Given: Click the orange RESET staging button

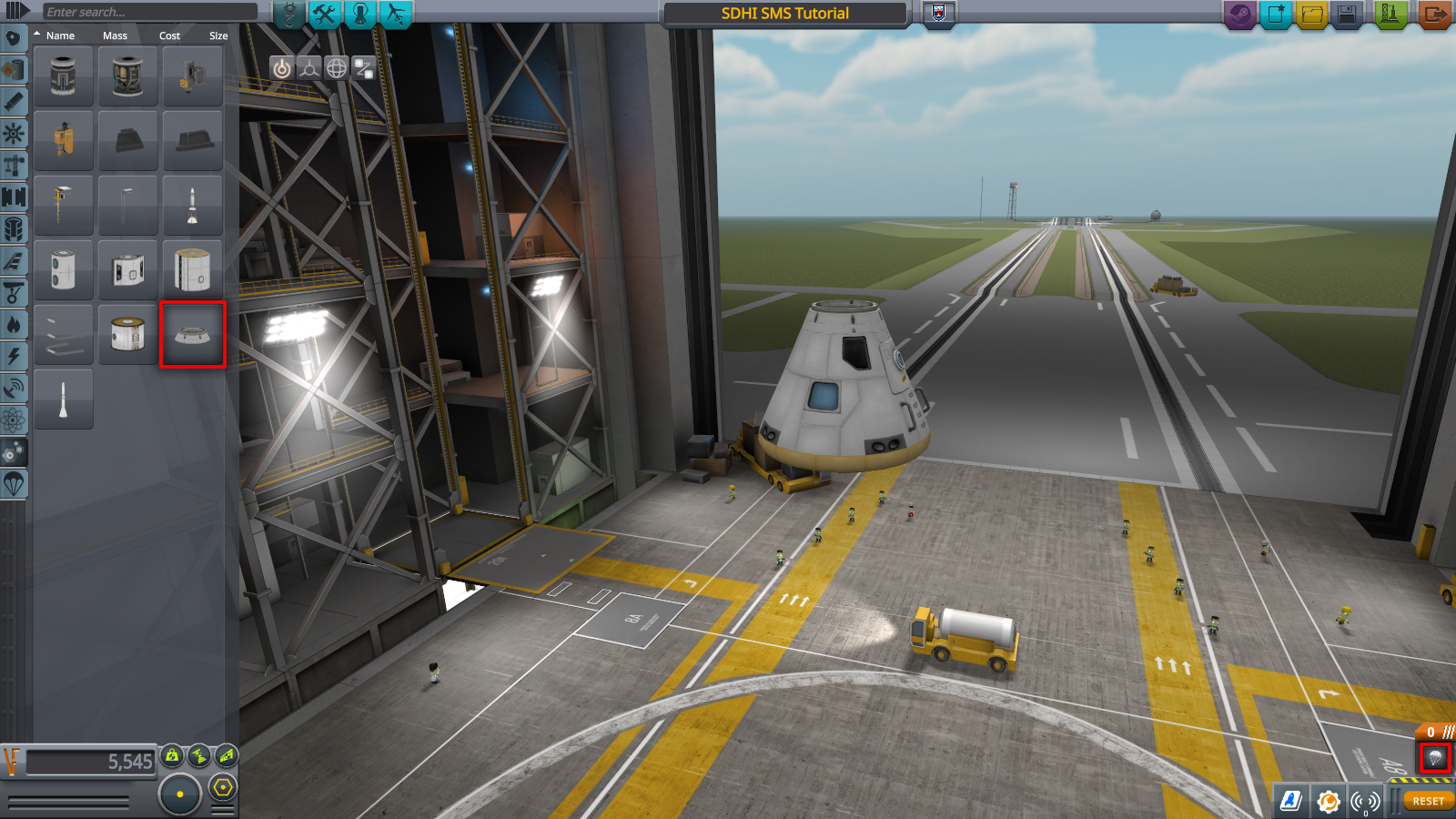Looking at the screenshot, I should coord(1428,801).
